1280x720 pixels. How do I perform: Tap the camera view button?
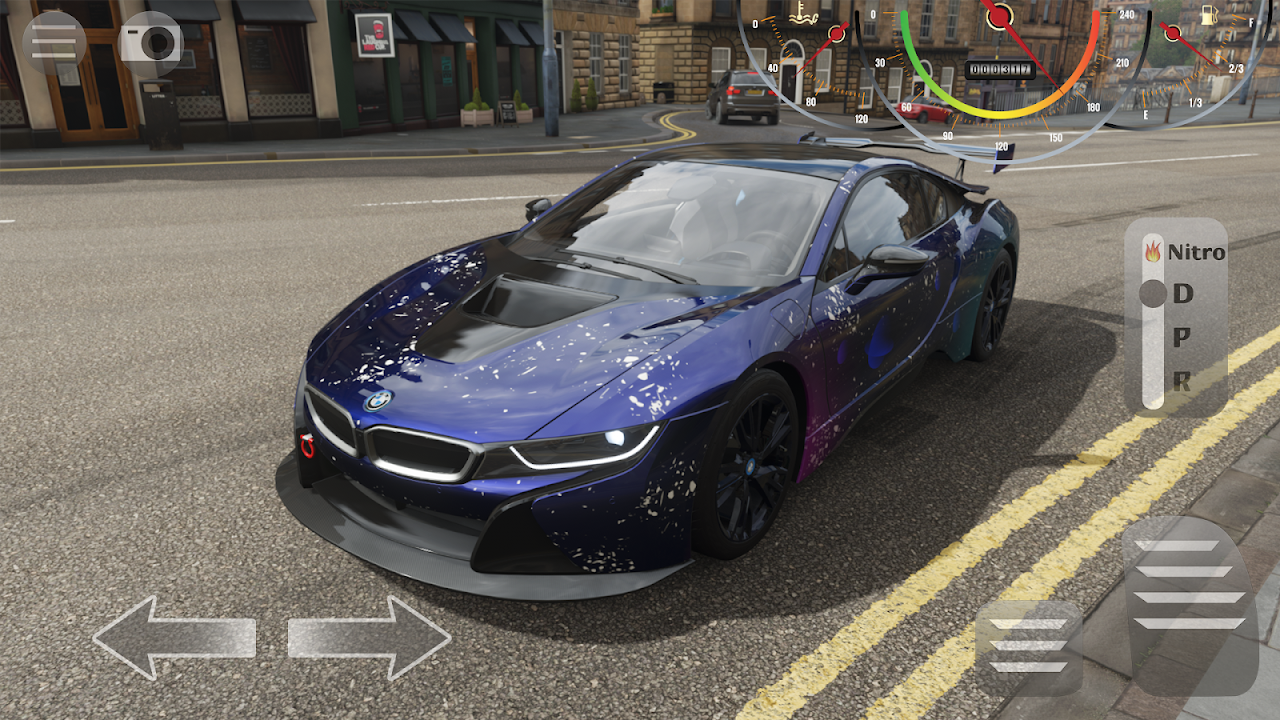coord(151,42)
